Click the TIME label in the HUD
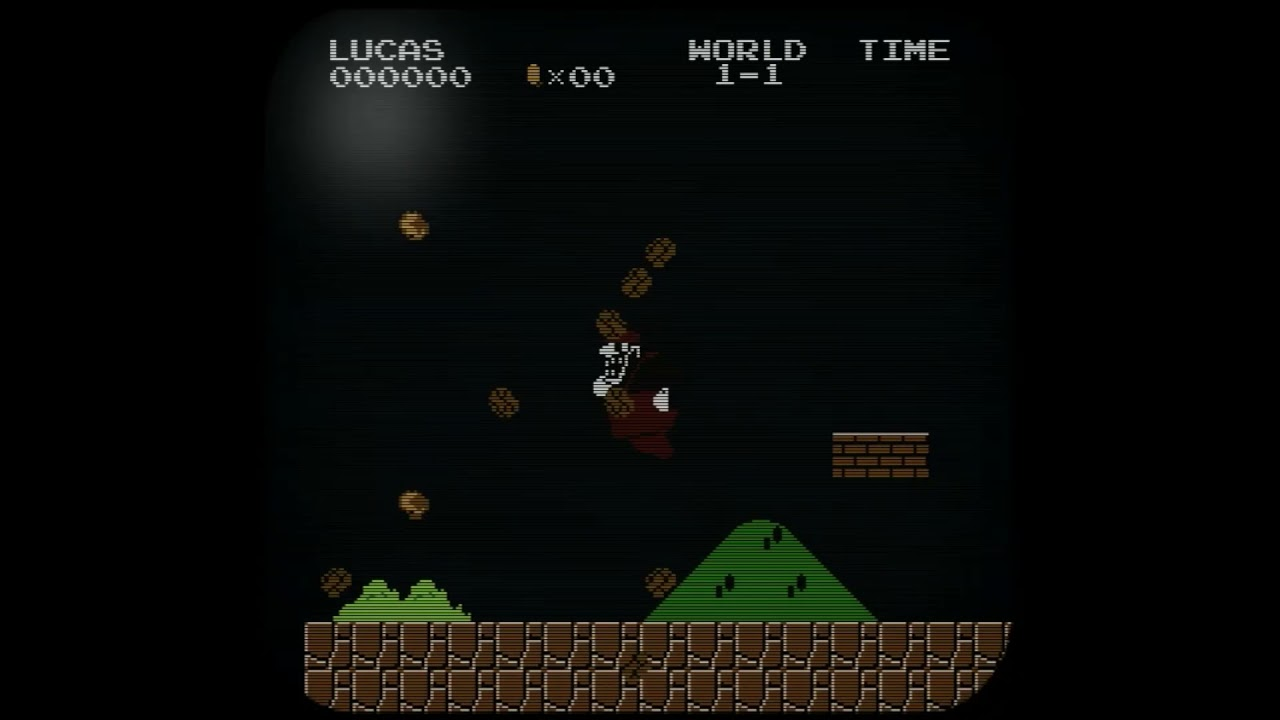Image resolution: width=1280 pixels, height=720 pixels. [905, 50]
